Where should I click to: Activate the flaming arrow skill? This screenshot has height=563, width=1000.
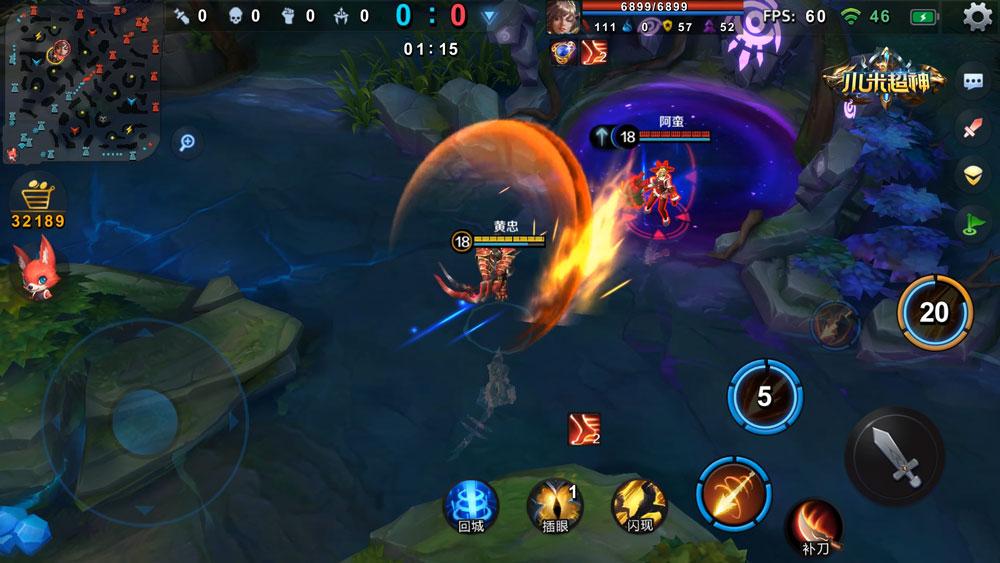(734, 489)
